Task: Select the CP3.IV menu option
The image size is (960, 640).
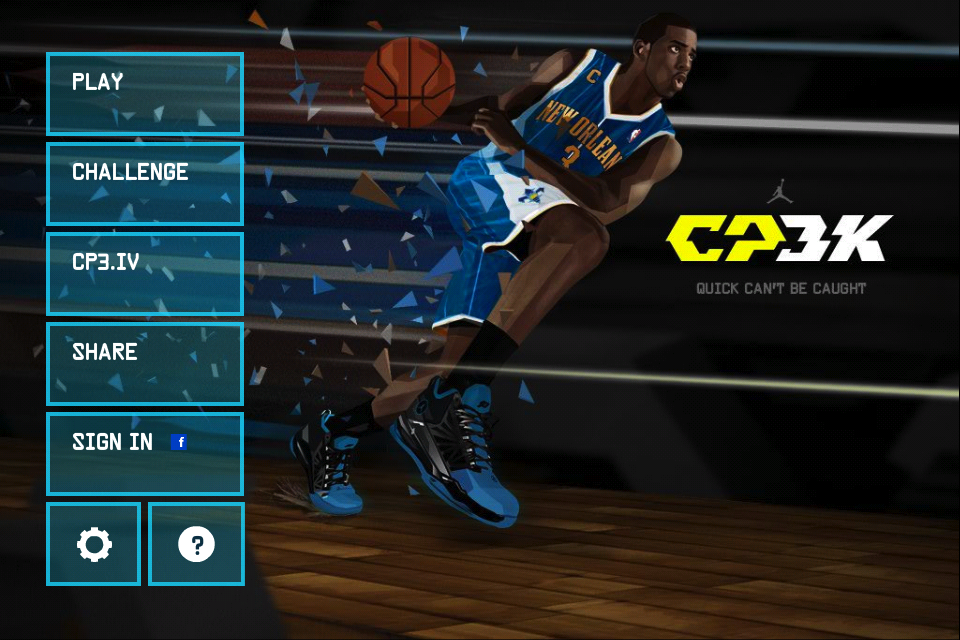Action: point(145,274)
